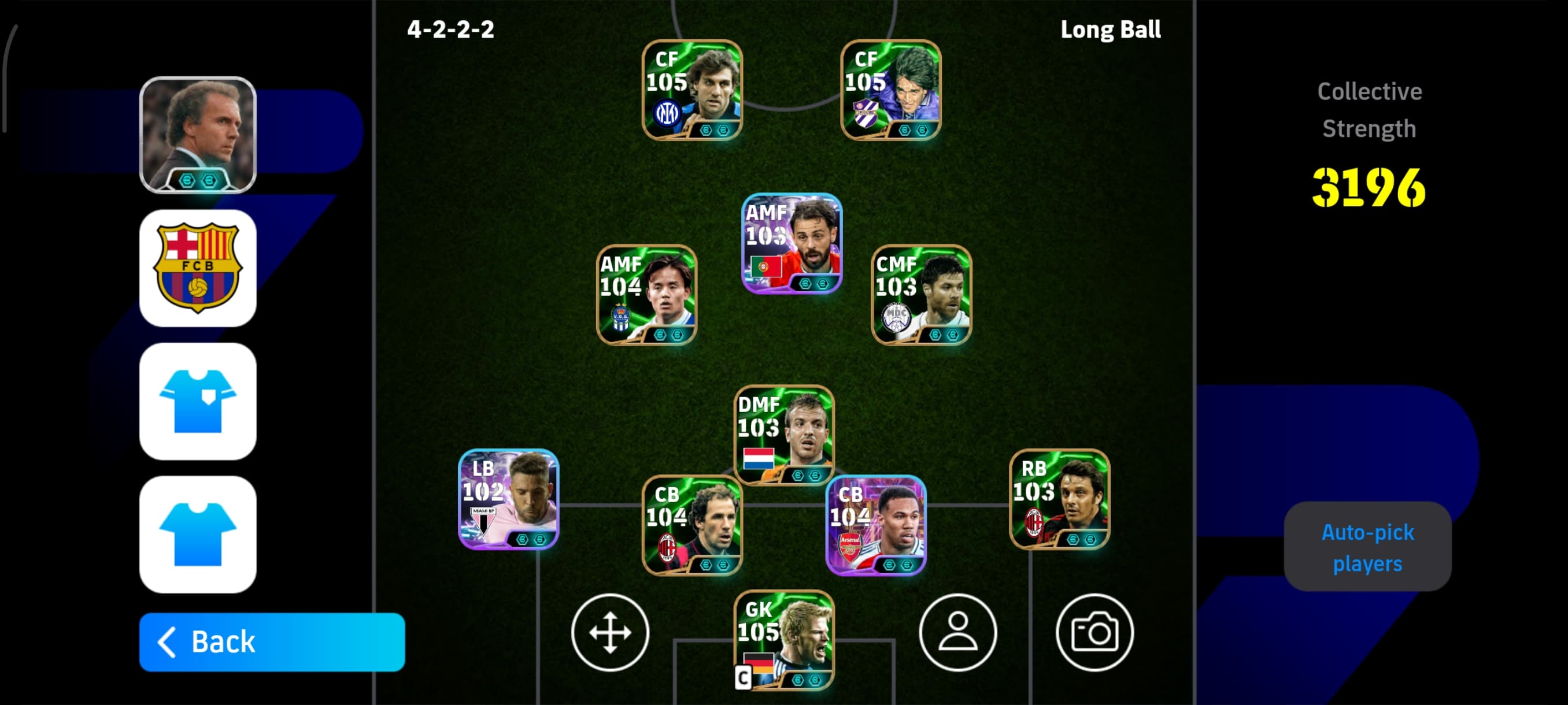Go back with the Back button
This screenshot has width=1568, height=705.
[x=272, y=642]
